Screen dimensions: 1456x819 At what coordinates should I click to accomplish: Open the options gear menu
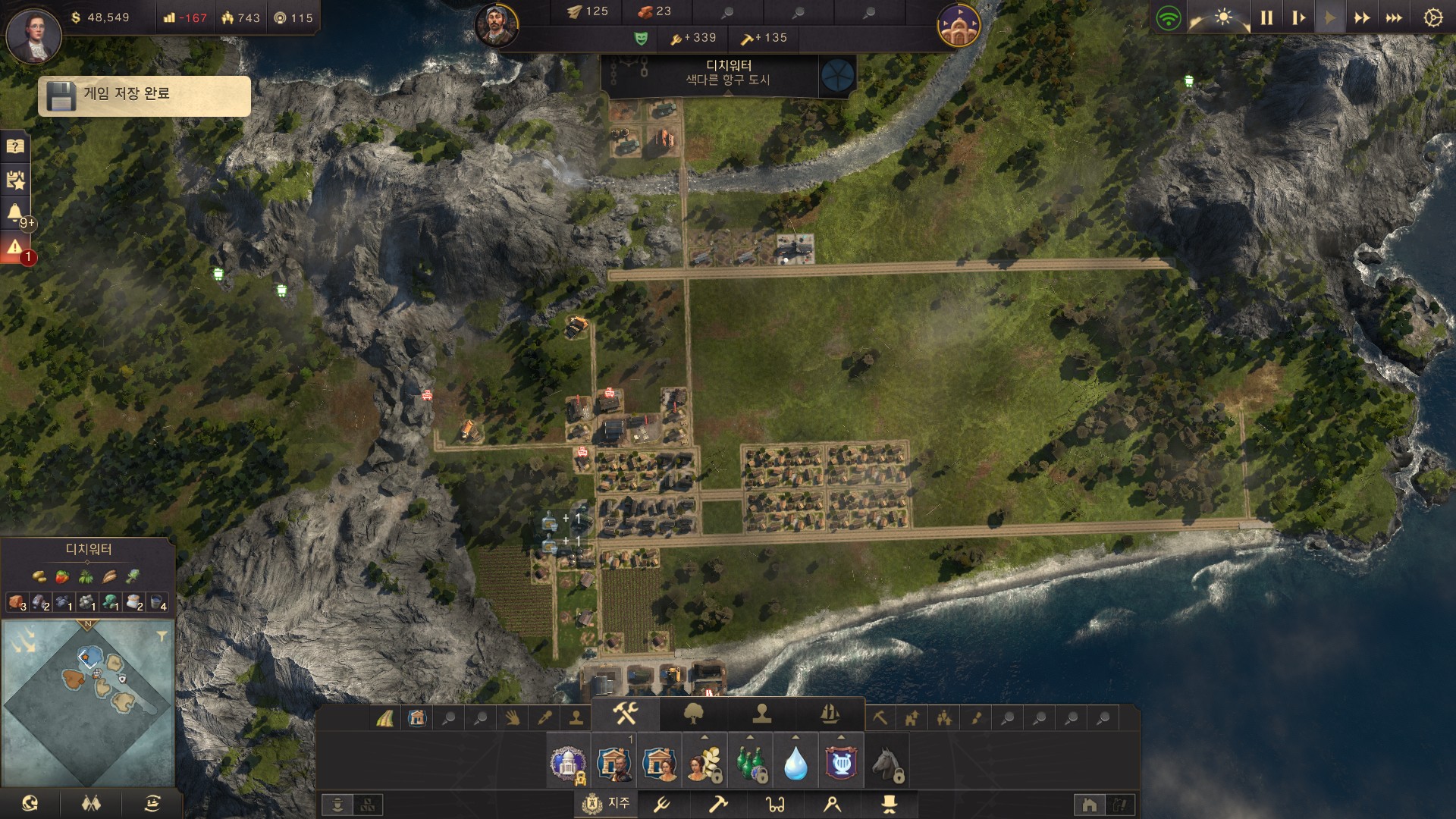click(x=1432, y=17)
